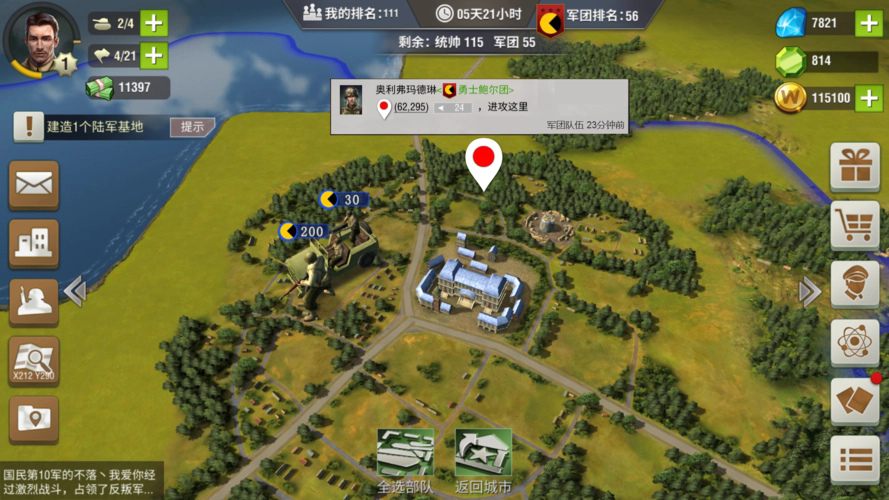889x500 pixels.
Task: Add more aircraft with the green plus
Action: 154,55
